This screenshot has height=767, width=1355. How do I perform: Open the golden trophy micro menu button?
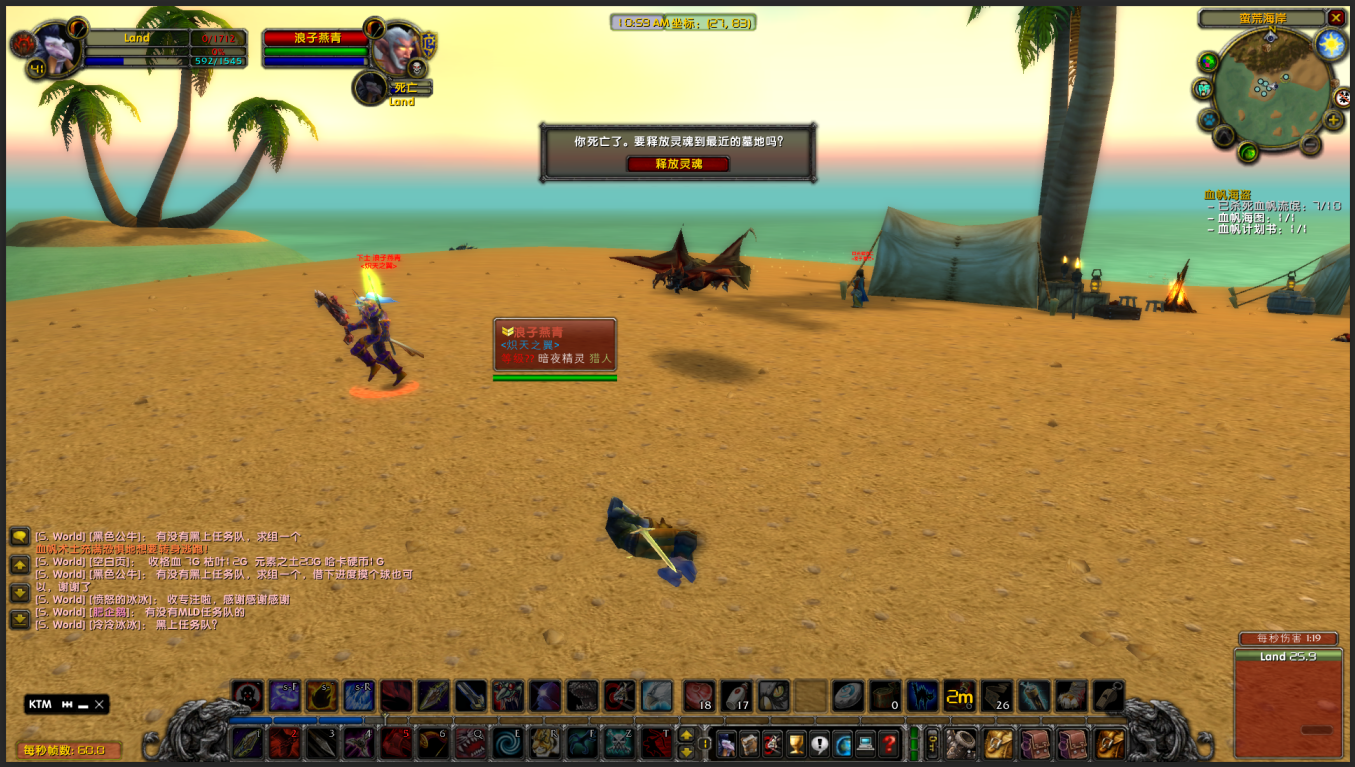pyautogui.click(x=796, y=743)
